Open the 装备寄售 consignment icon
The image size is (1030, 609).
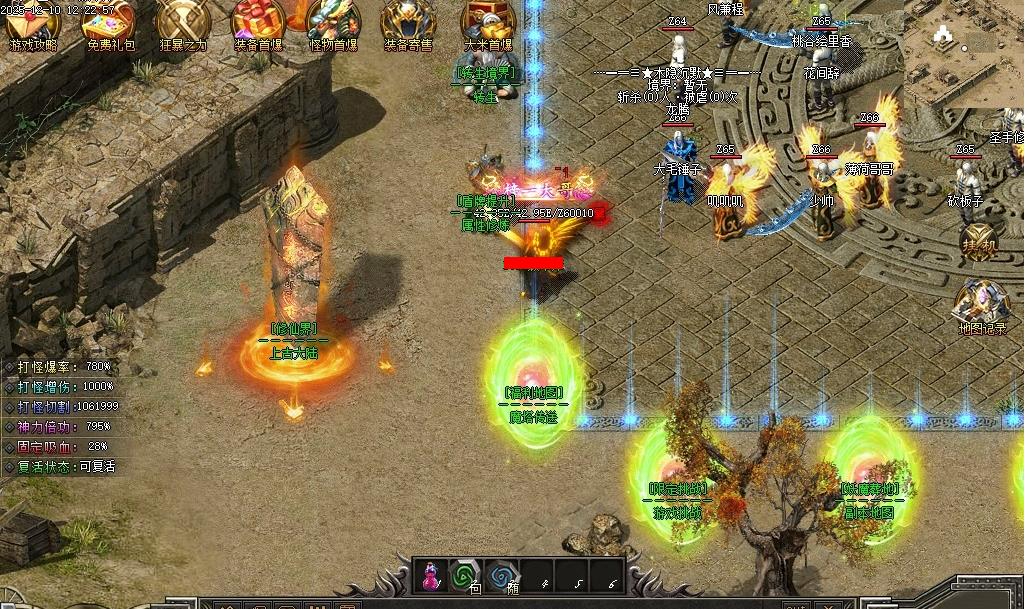409,24
